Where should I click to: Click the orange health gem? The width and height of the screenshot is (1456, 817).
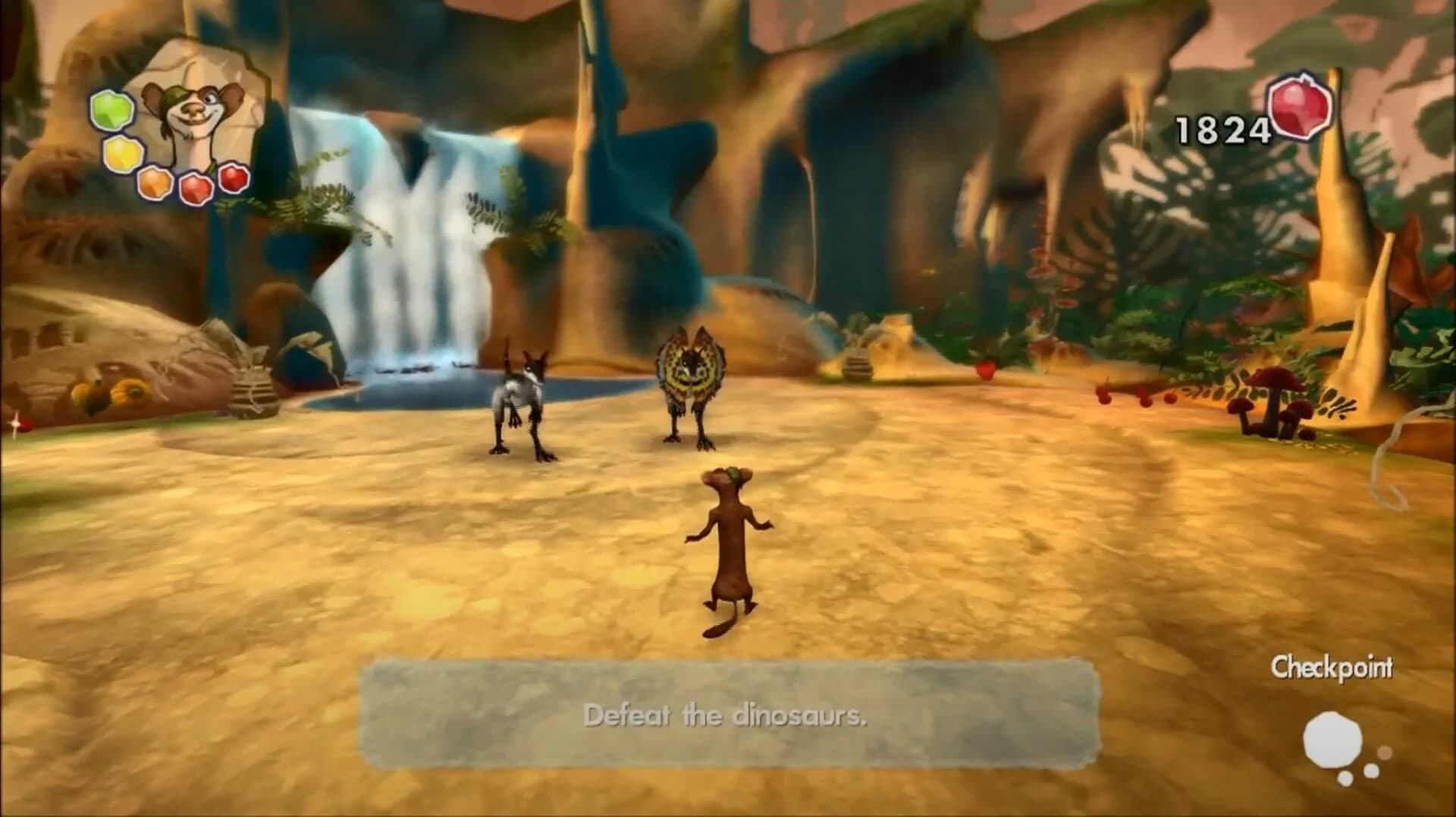[x=153, y=183]
